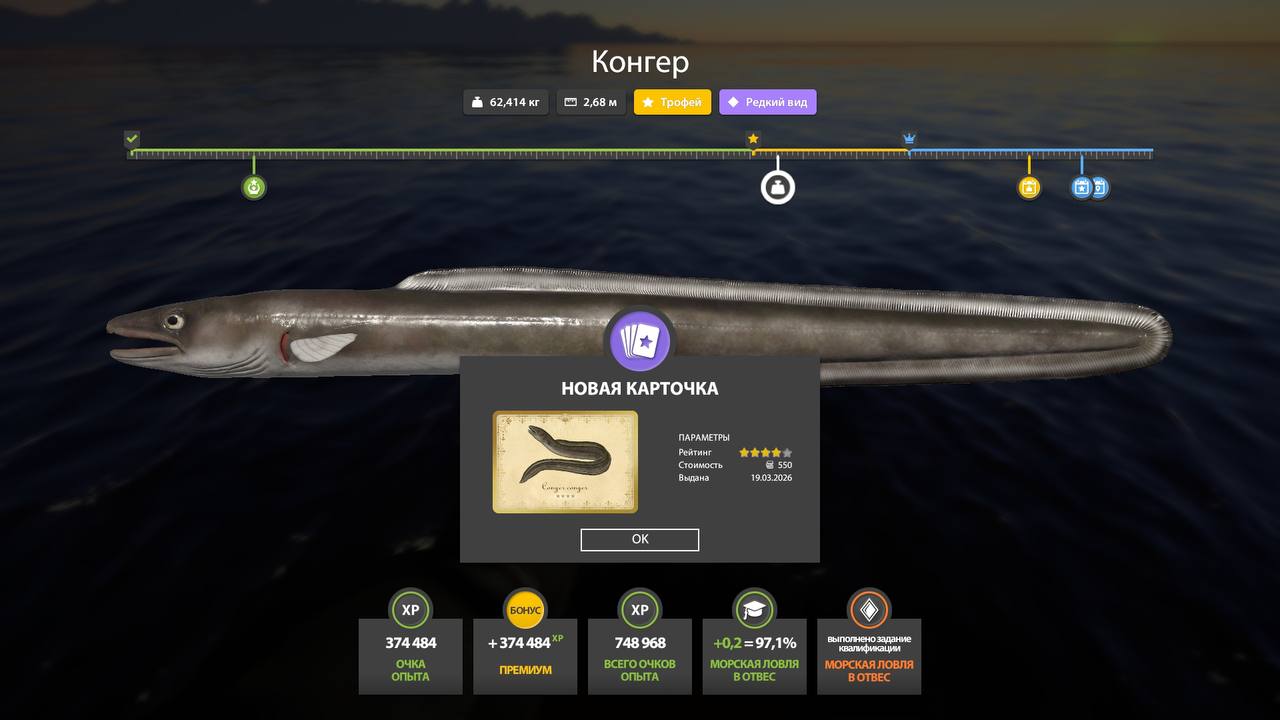Click the white weight marker on scale
The width and height of the screenshot is (1280, 720).
tap(778, 187)
